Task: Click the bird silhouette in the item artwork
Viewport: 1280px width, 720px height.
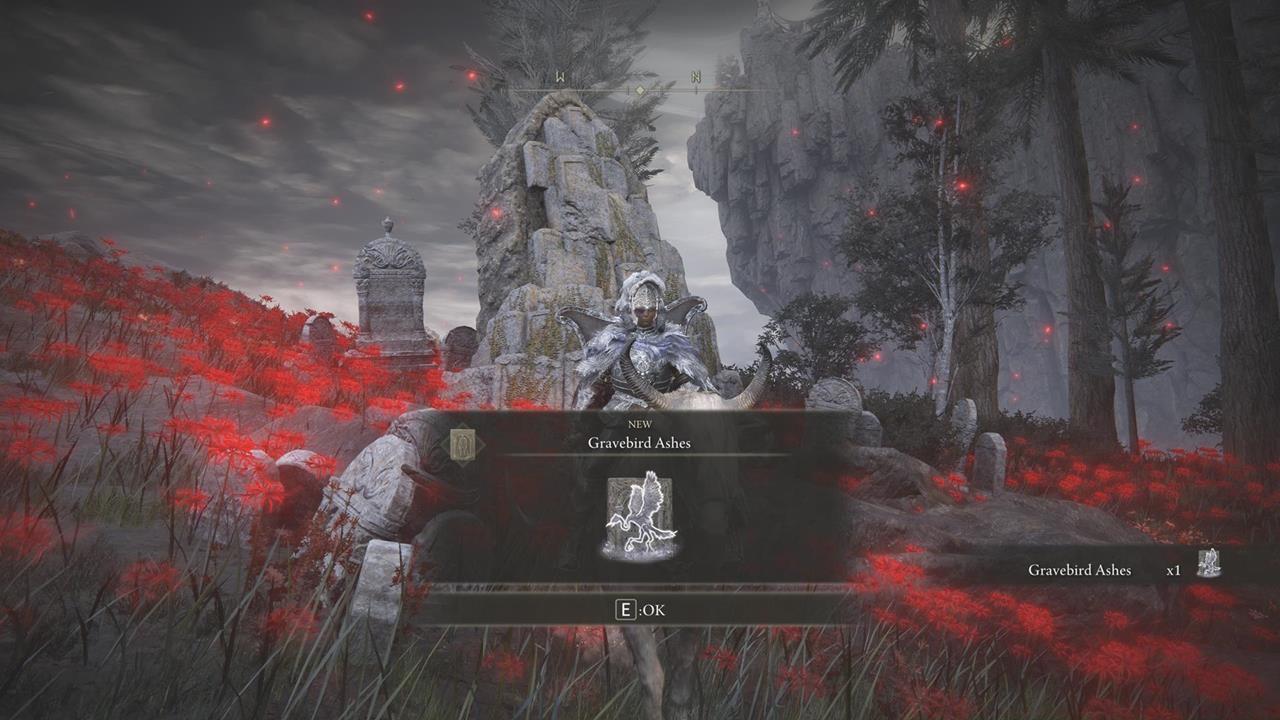Action: [640, 510]
